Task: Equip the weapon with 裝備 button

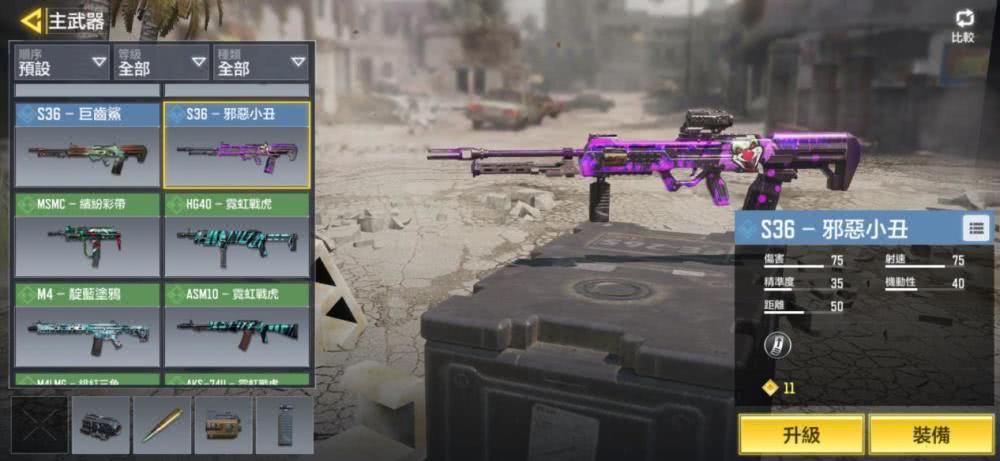Action: click(x=930, y=435)
